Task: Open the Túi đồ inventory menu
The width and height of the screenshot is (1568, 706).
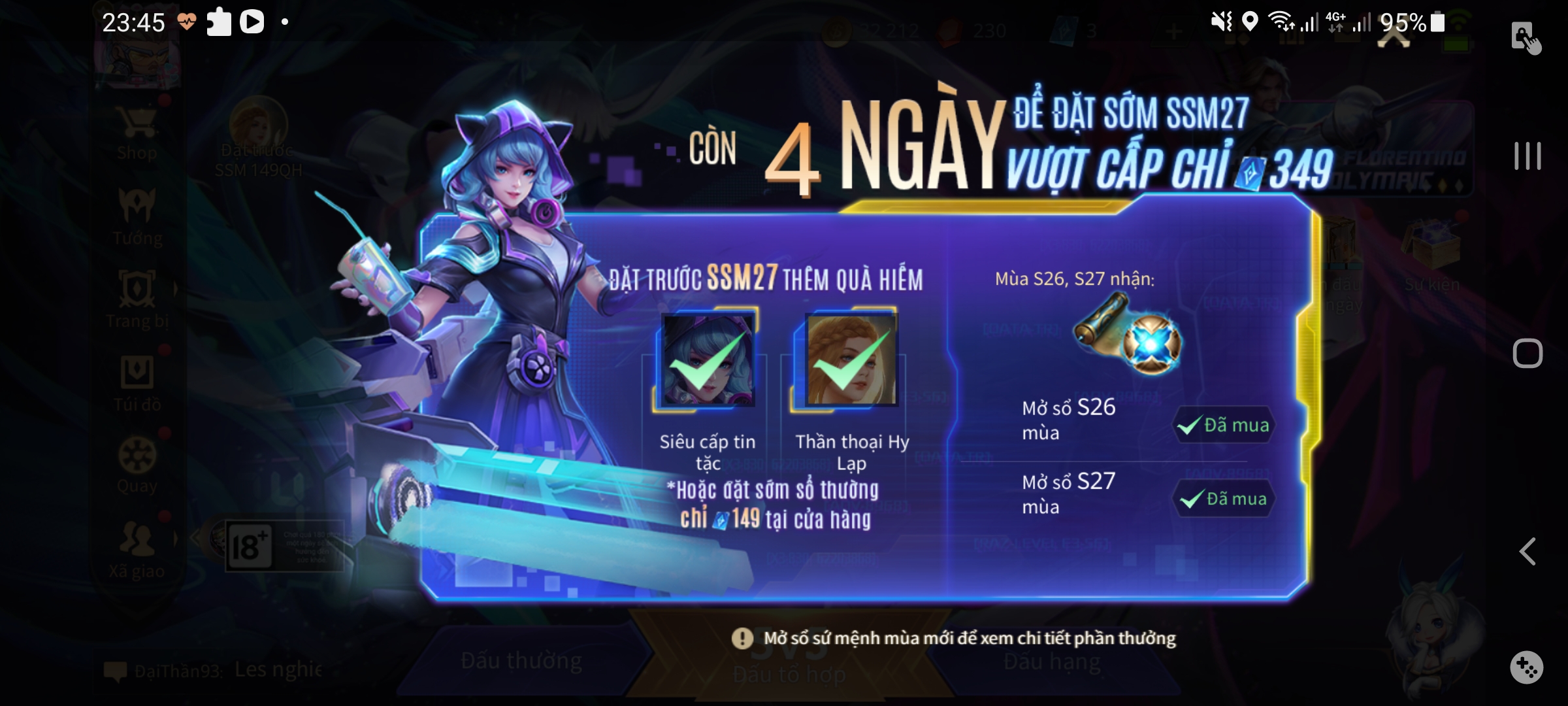Action: [137, 384]
